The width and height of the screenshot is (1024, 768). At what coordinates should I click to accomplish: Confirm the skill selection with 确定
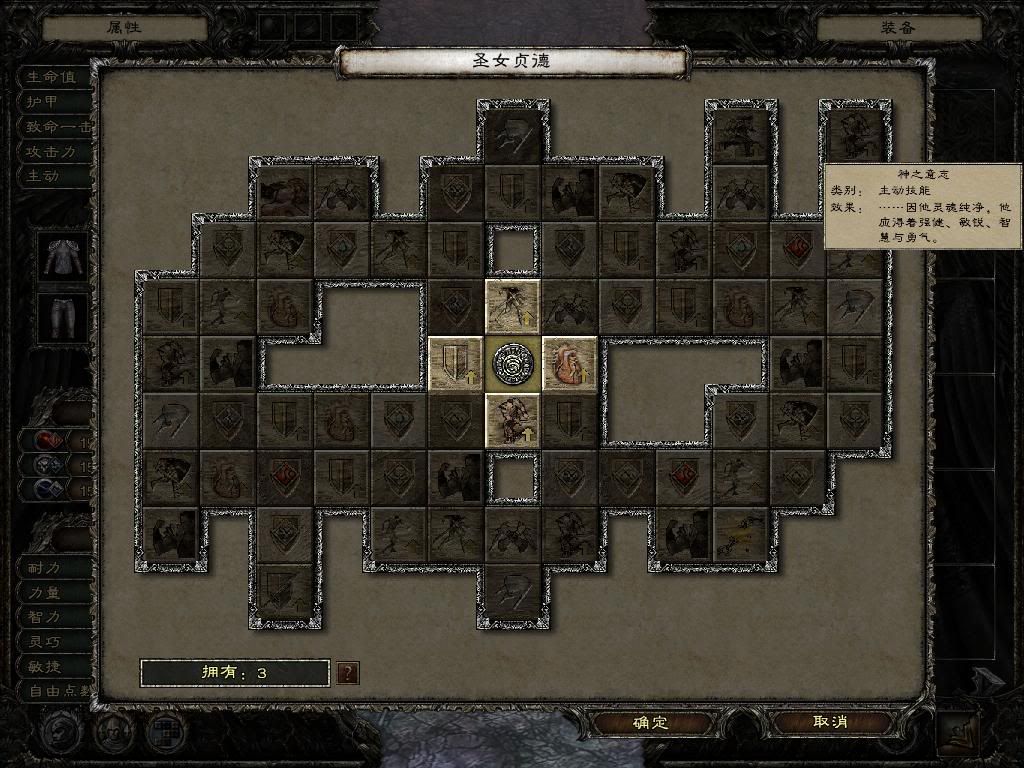tap(650, 722)
